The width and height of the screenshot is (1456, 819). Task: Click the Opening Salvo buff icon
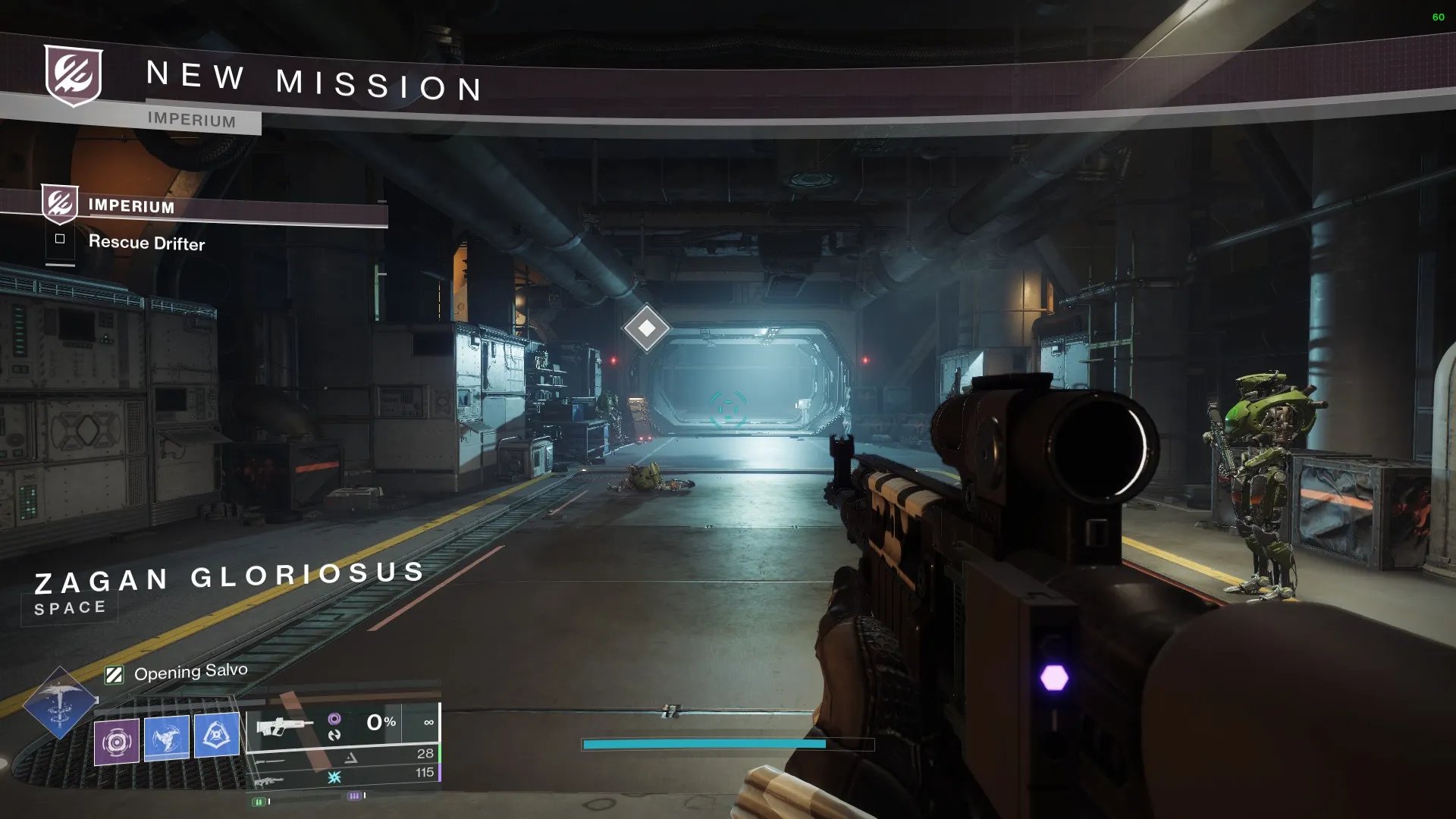tap(115, 675)
